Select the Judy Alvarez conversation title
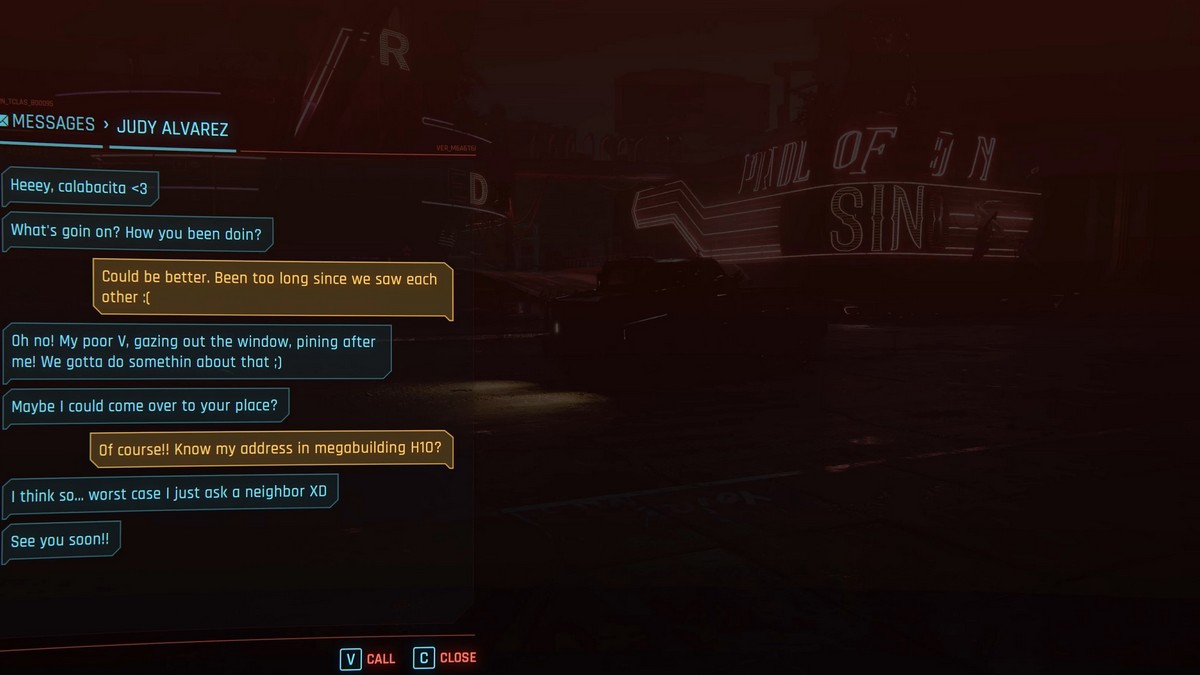 [x=172, y=128]
